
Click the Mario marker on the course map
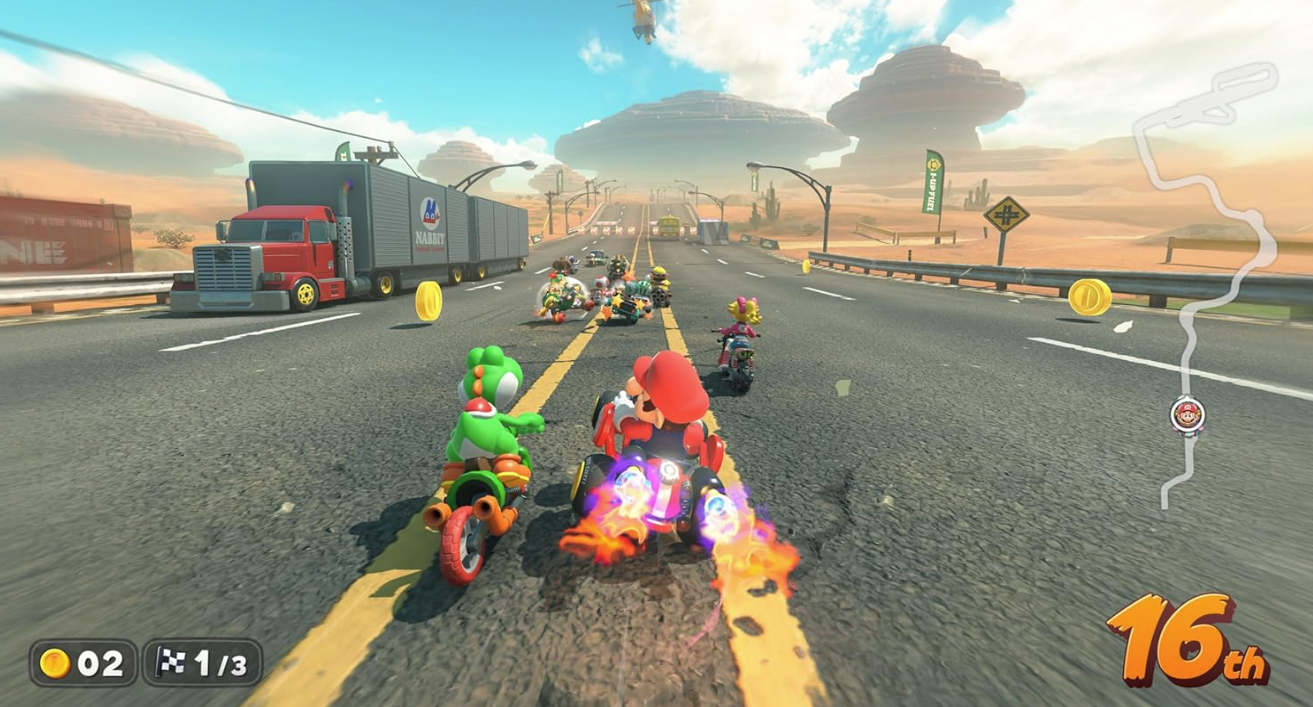click(x=1187, y=415)
